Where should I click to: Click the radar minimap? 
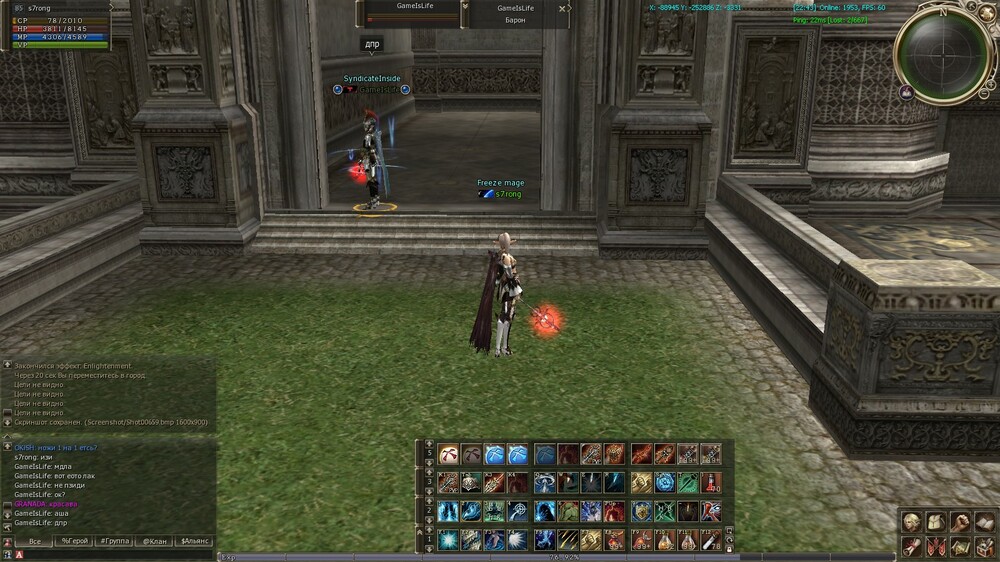pos(941,55)
